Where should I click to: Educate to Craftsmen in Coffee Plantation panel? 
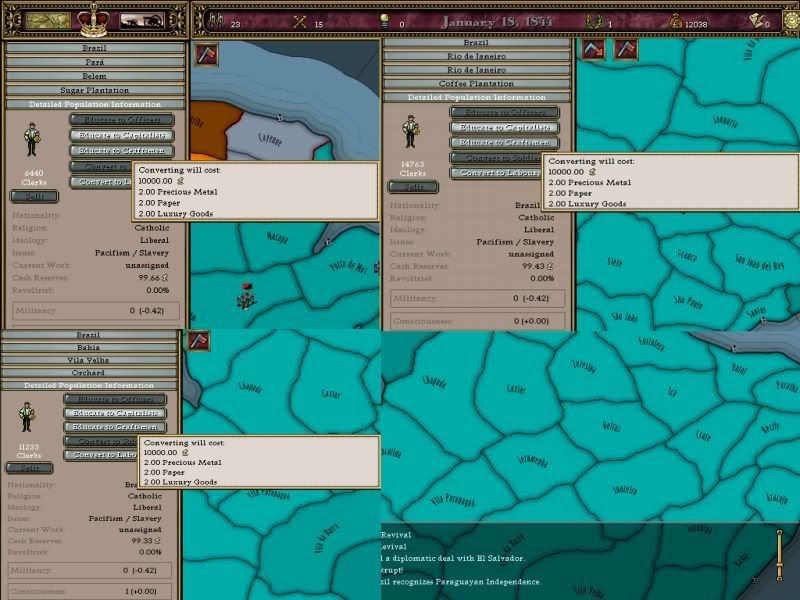coord(504,143)
